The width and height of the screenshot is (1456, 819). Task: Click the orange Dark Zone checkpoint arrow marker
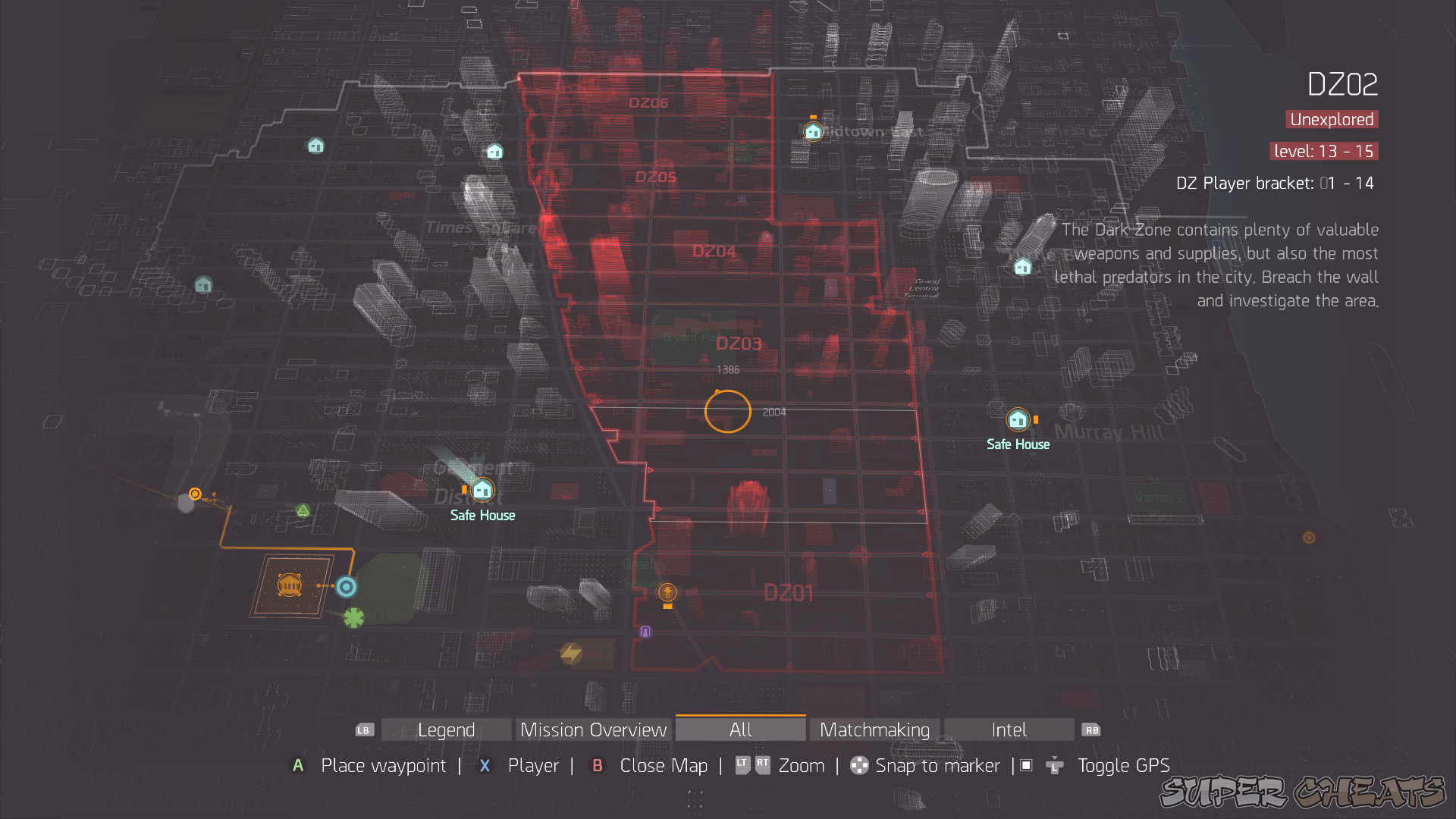(667, 593)
